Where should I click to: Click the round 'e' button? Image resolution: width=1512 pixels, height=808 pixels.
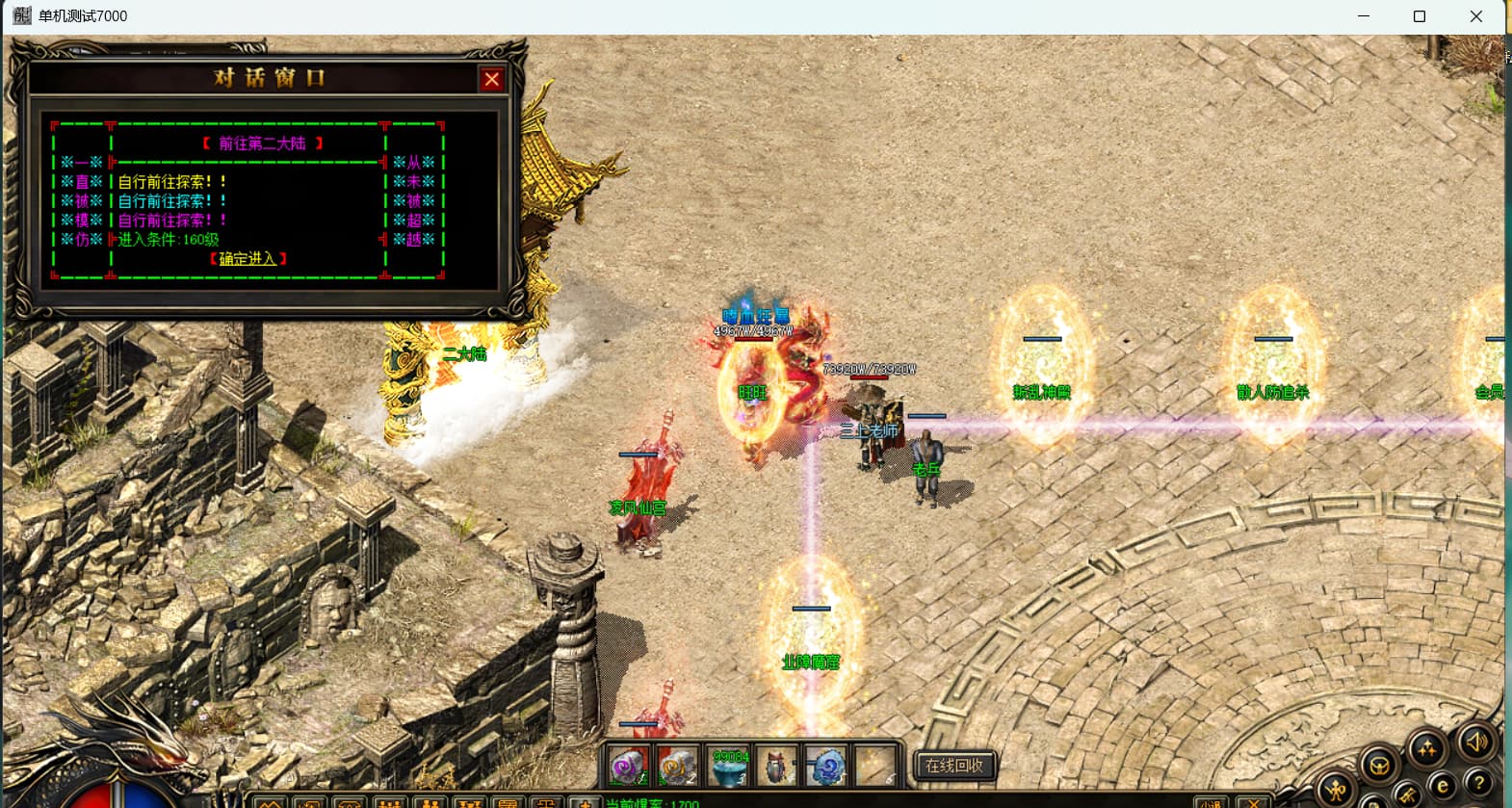pyautogui.click(x=1442, y=787)
